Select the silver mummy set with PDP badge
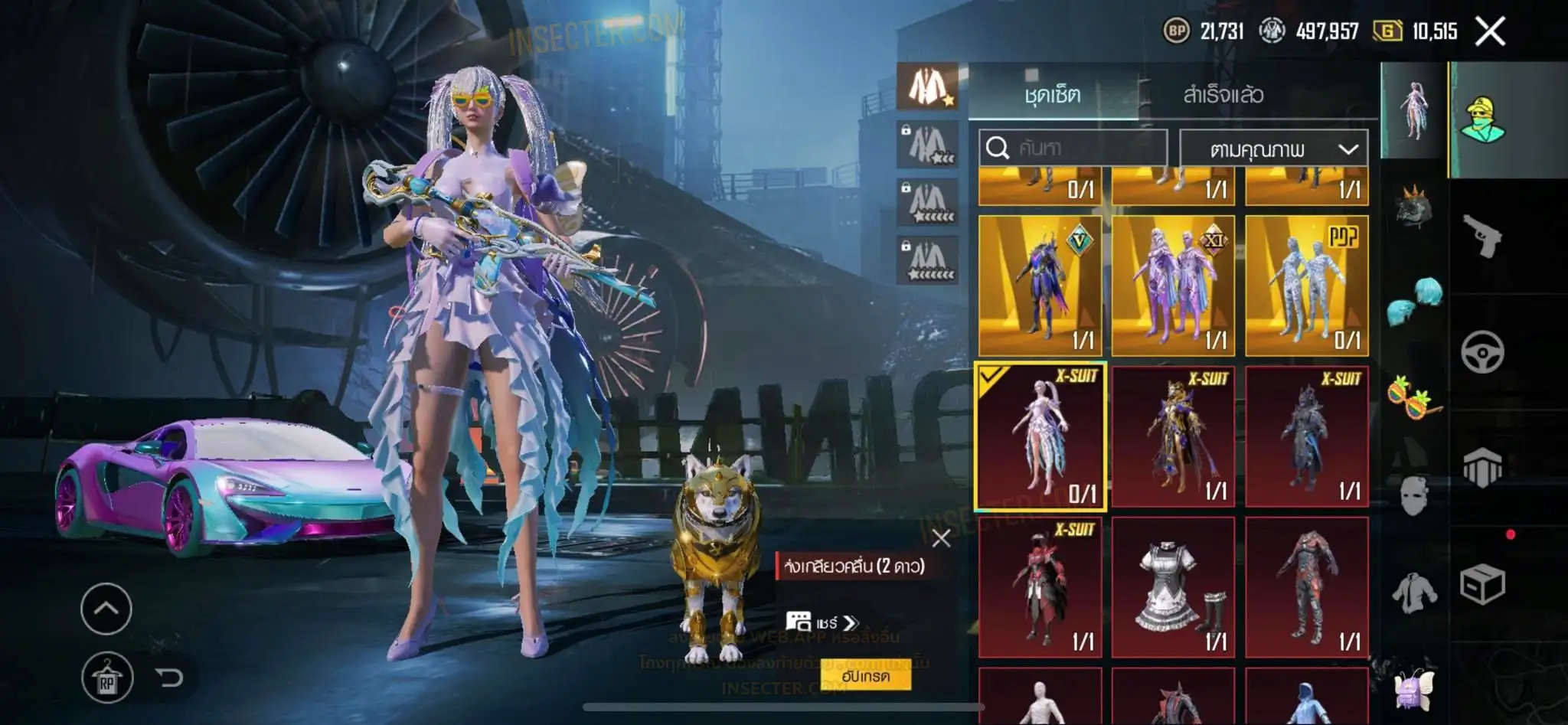Image resolution: width=1568 pixels, height=725 pixels. coord(1306,286)
